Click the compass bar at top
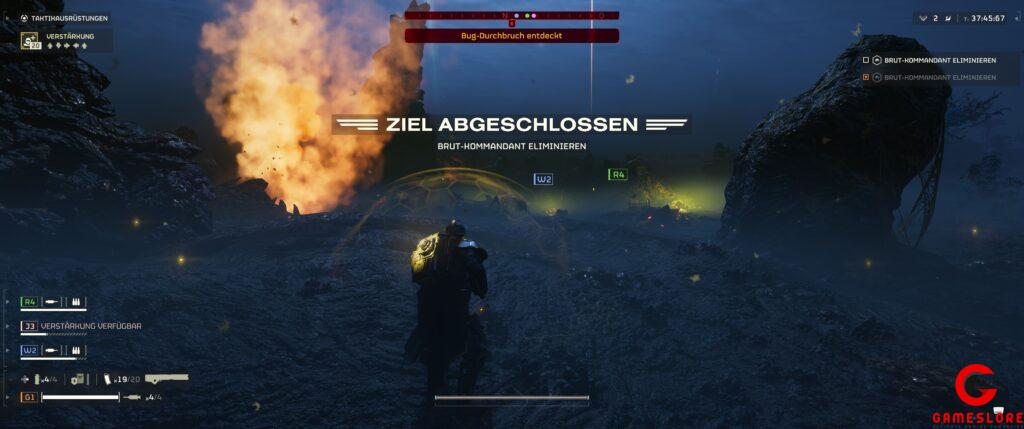Screen dimensions: 1024x429 pos(511,16)
